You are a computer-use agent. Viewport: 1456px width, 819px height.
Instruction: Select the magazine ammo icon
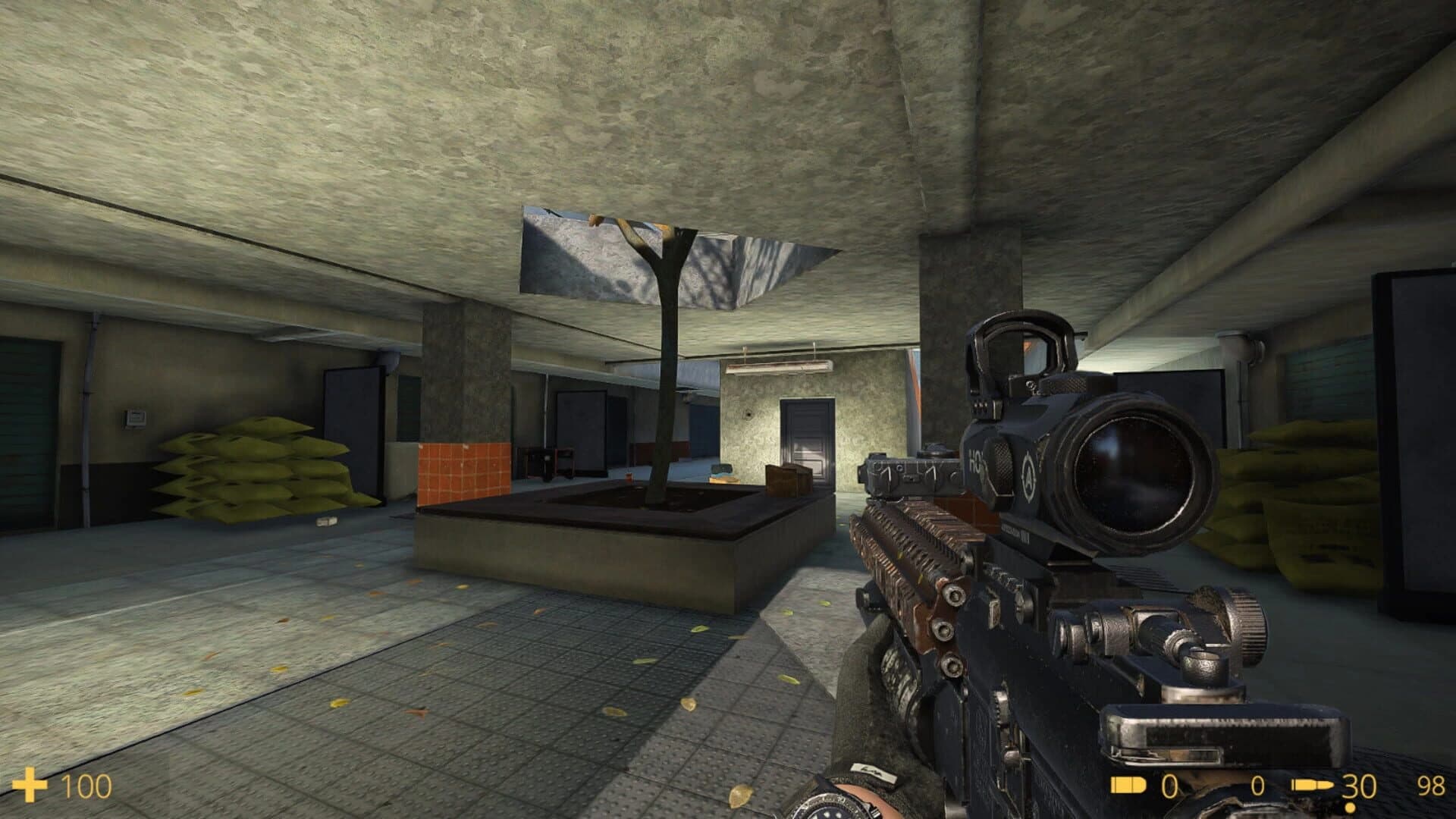click(x=1128, y=784)
